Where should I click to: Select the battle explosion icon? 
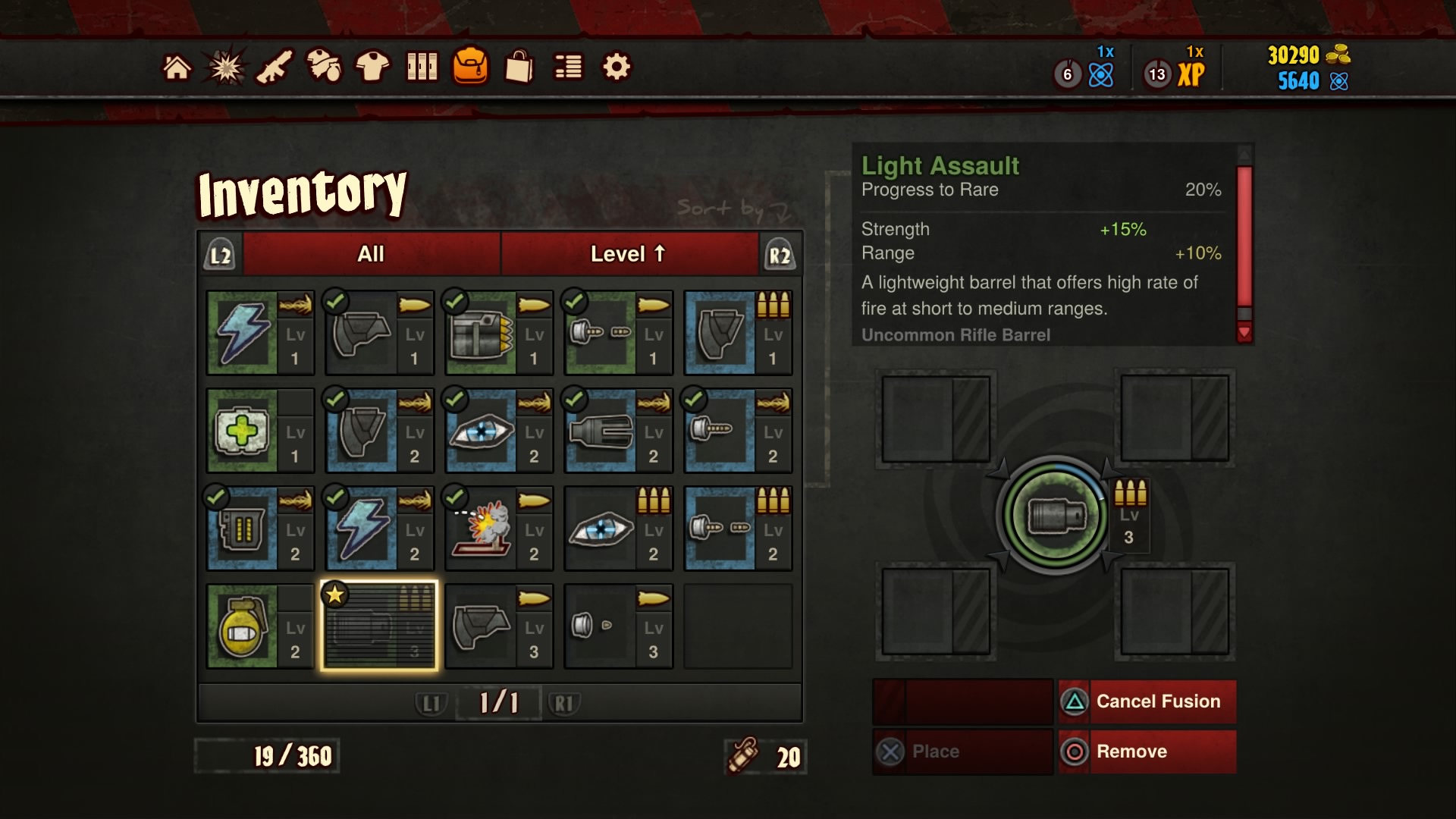[x=224, y=67]
